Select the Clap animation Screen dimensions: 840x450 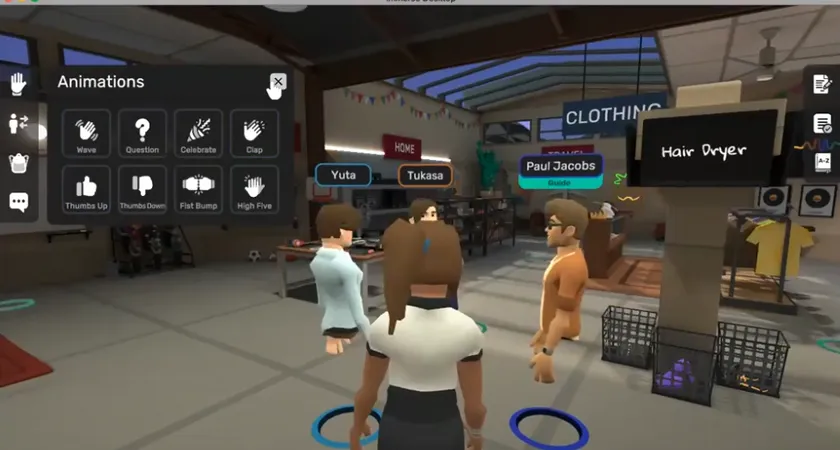(x=254, y=133)
